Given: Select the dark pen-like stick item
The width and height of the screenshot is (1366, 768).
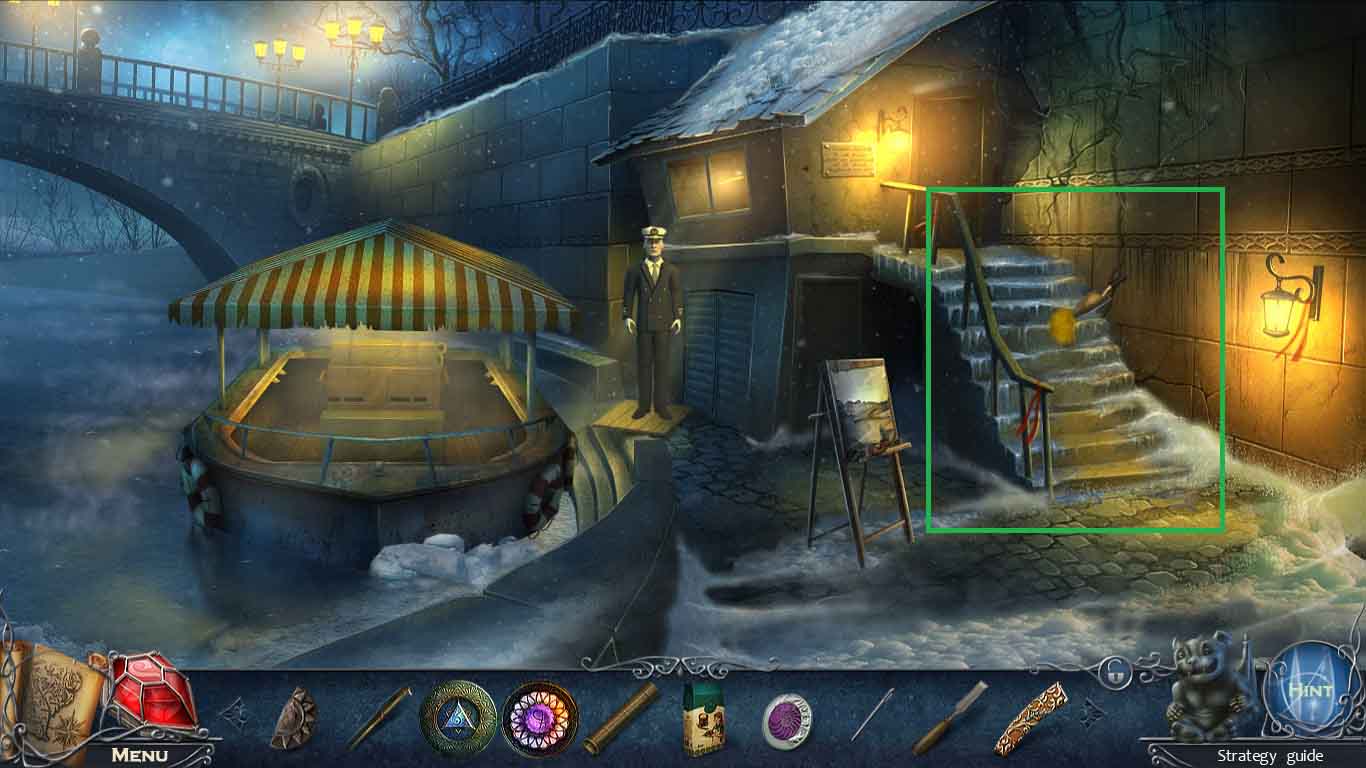Looking at the screenshot, I should (x=378, y=717).
